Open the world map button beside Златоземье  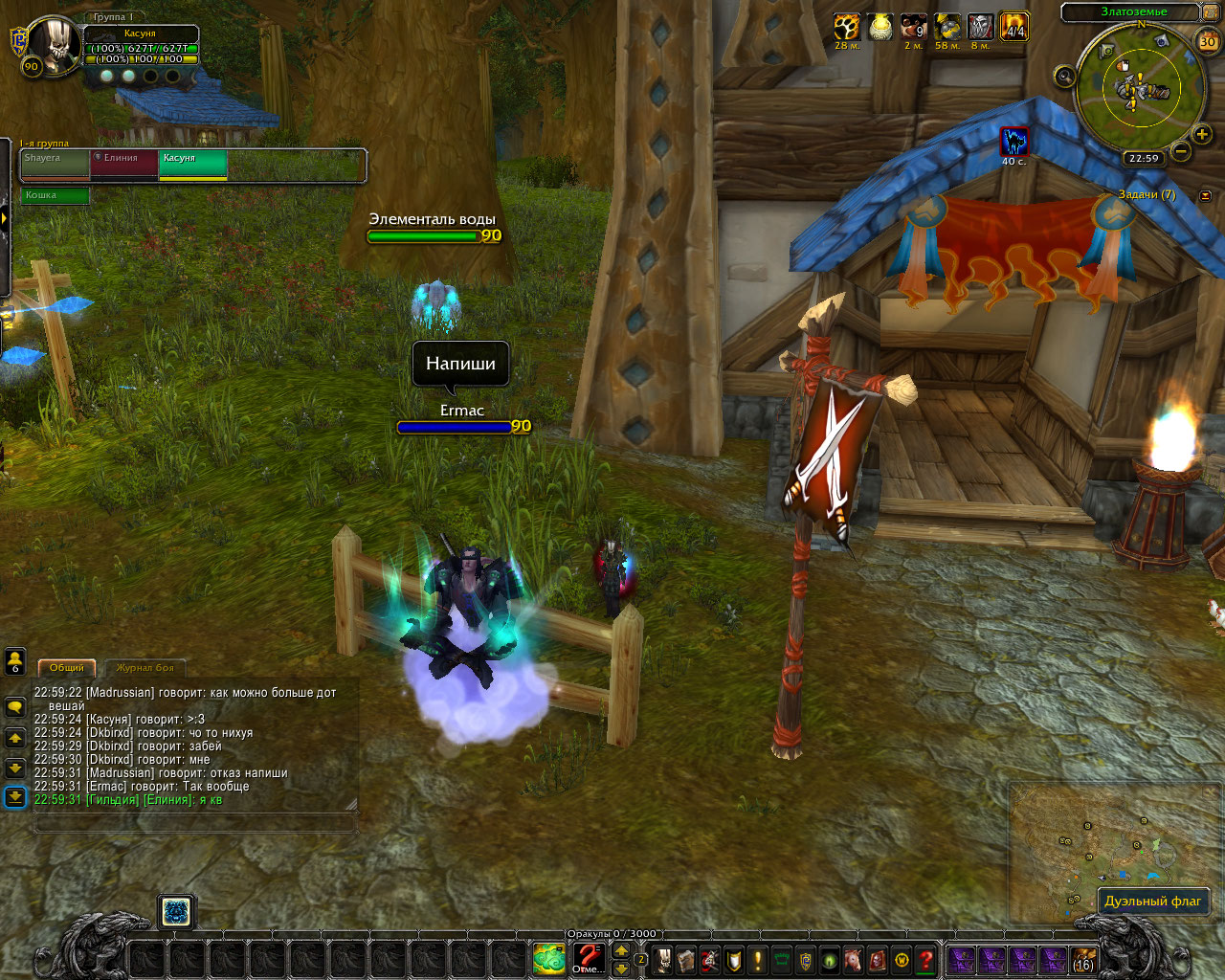[x=1213, y=12]
